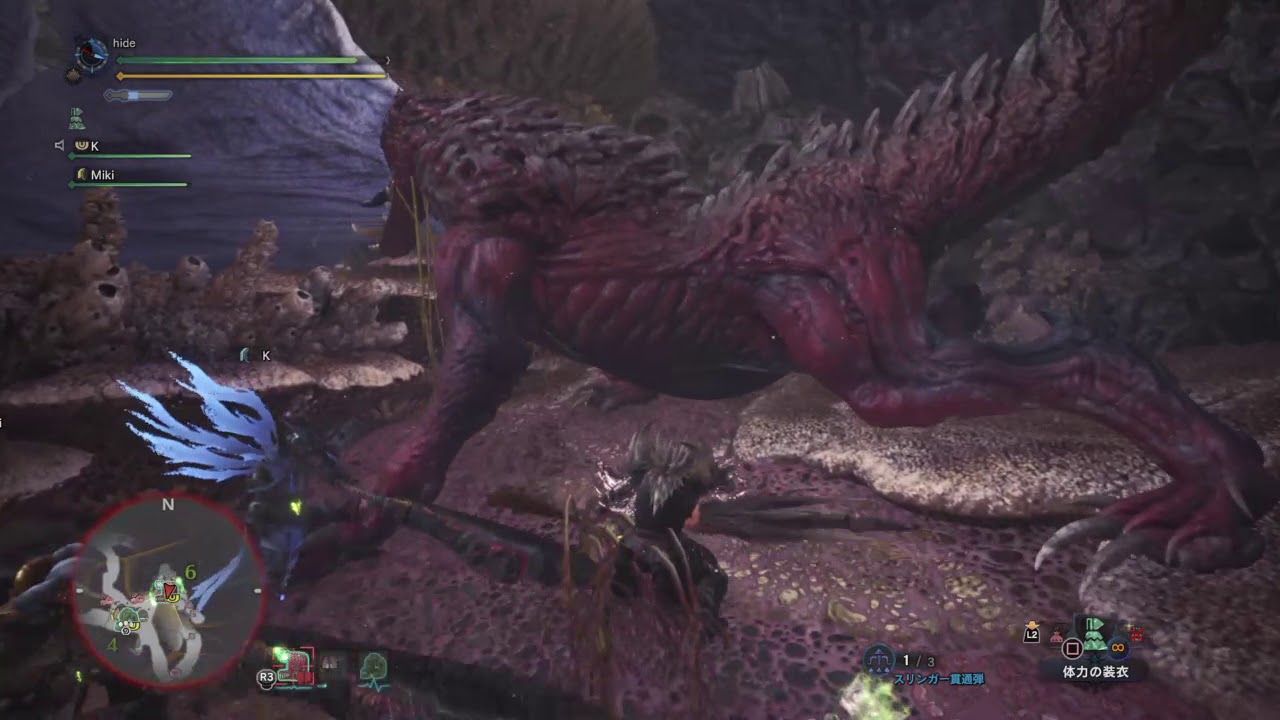Select the red monster target icon by R3
Screen dimensions: 1280x720
[x=295, y=665]
